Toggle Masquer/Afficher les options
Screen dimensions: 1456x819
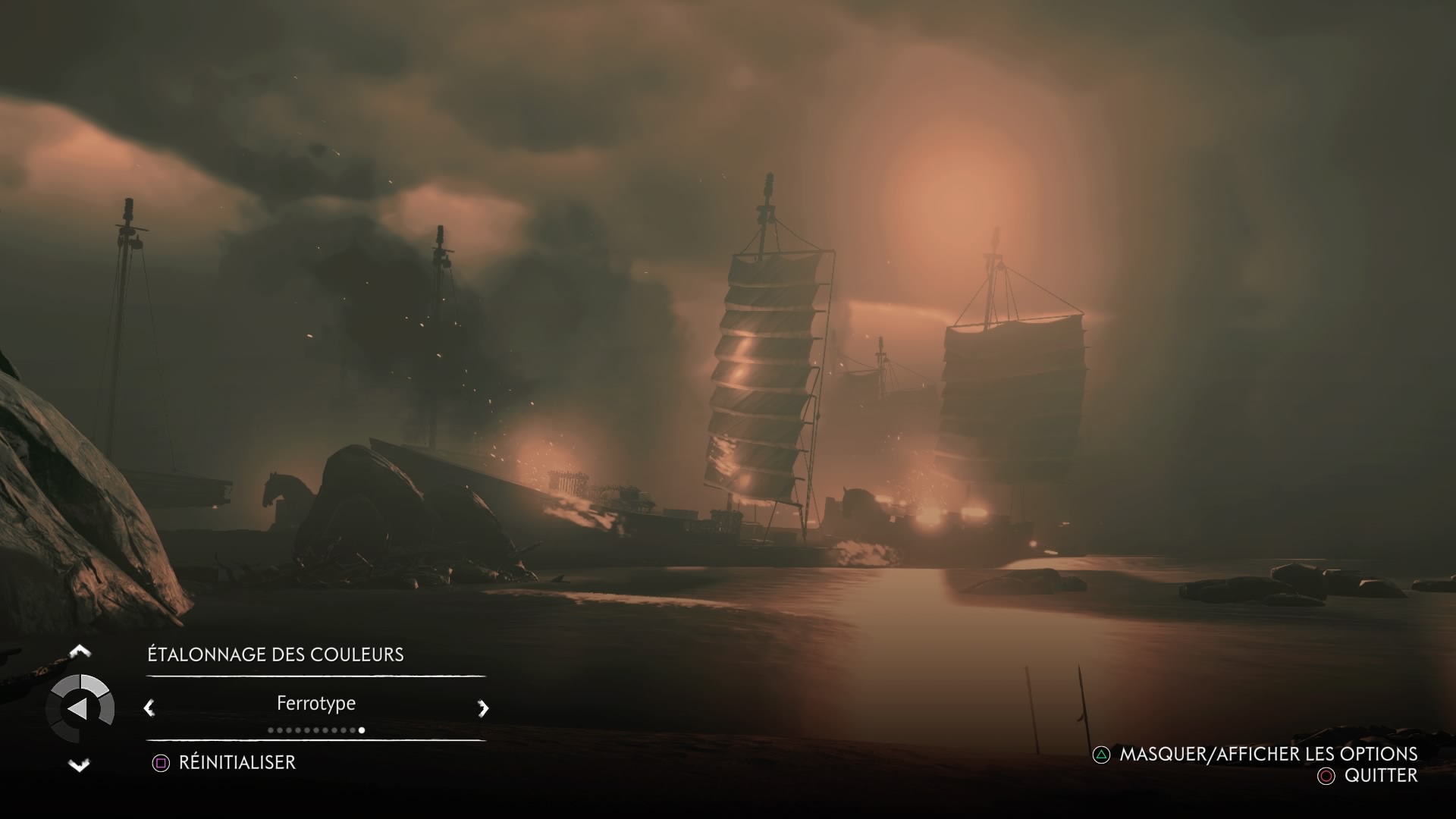(1268, 754)
